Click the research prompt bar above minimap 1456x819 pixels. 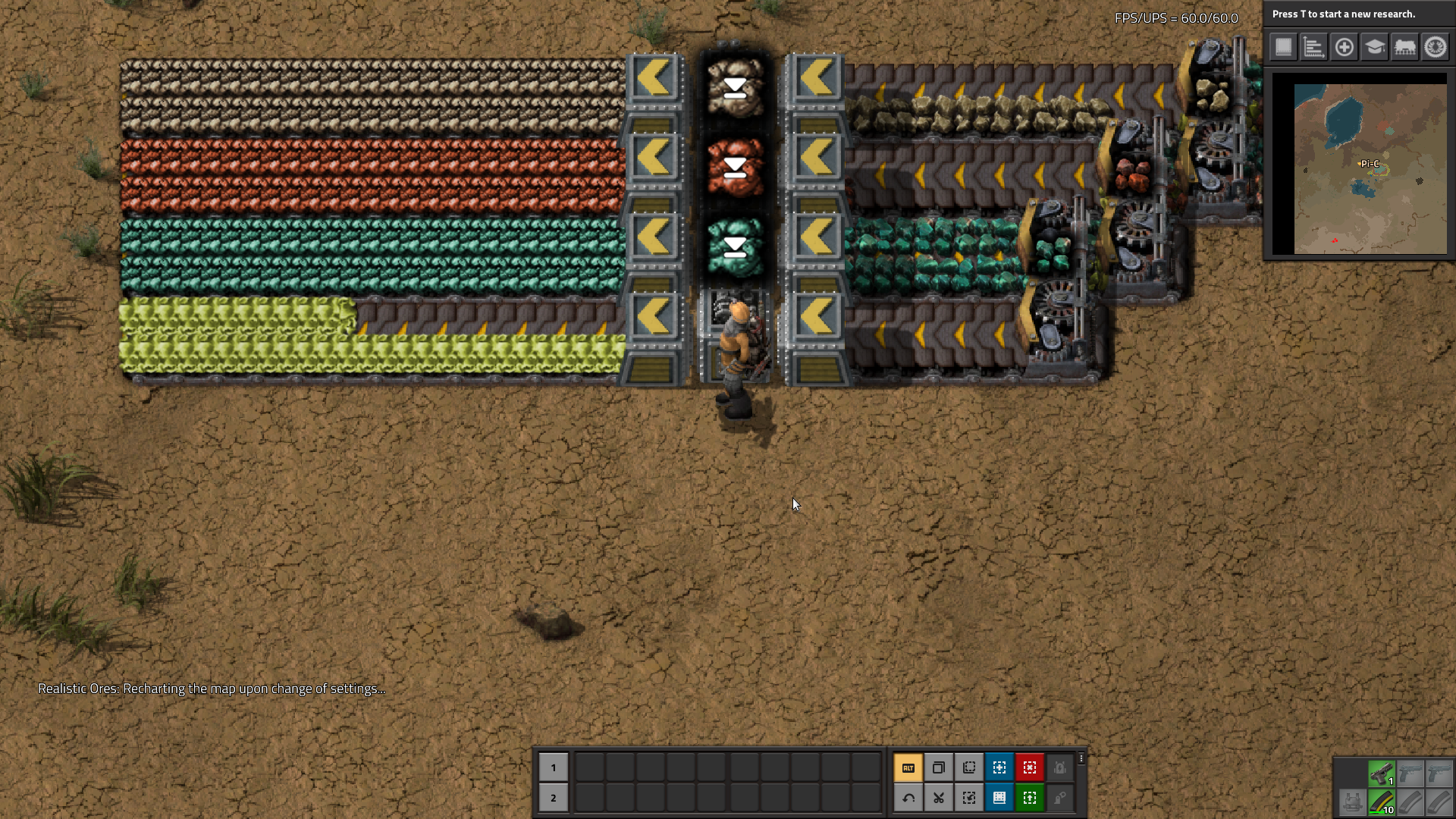(1357, 14)
